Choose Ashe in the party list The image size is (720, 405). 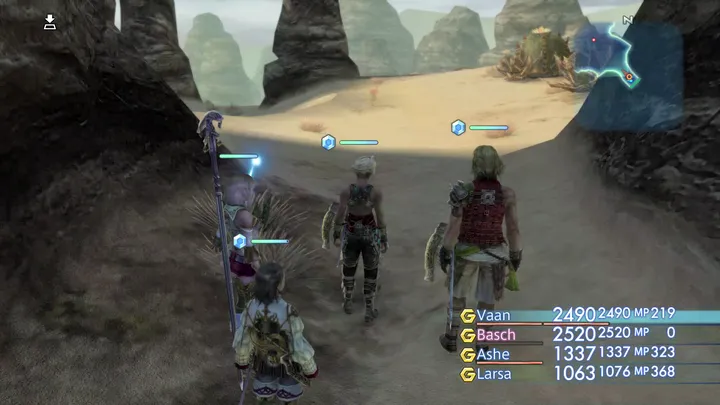[x=492, y=354]
